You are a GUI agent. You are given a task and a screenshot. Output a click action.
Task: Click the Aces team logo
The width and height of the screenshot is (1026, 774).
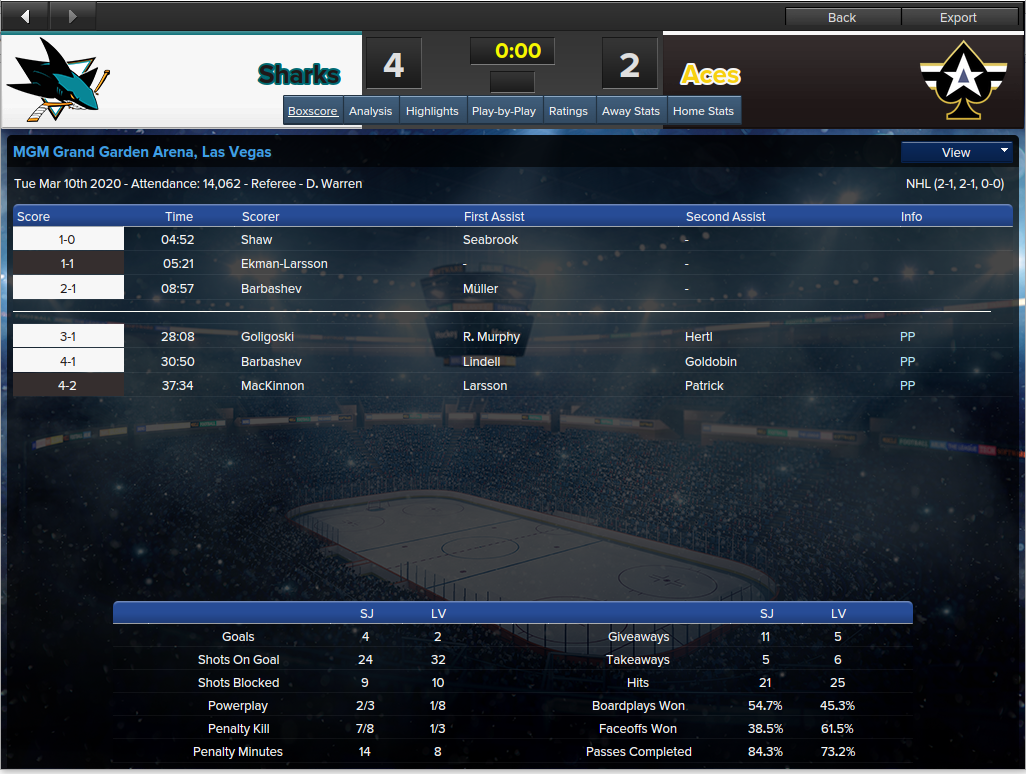pyautogui.click(x=963, y=80)
